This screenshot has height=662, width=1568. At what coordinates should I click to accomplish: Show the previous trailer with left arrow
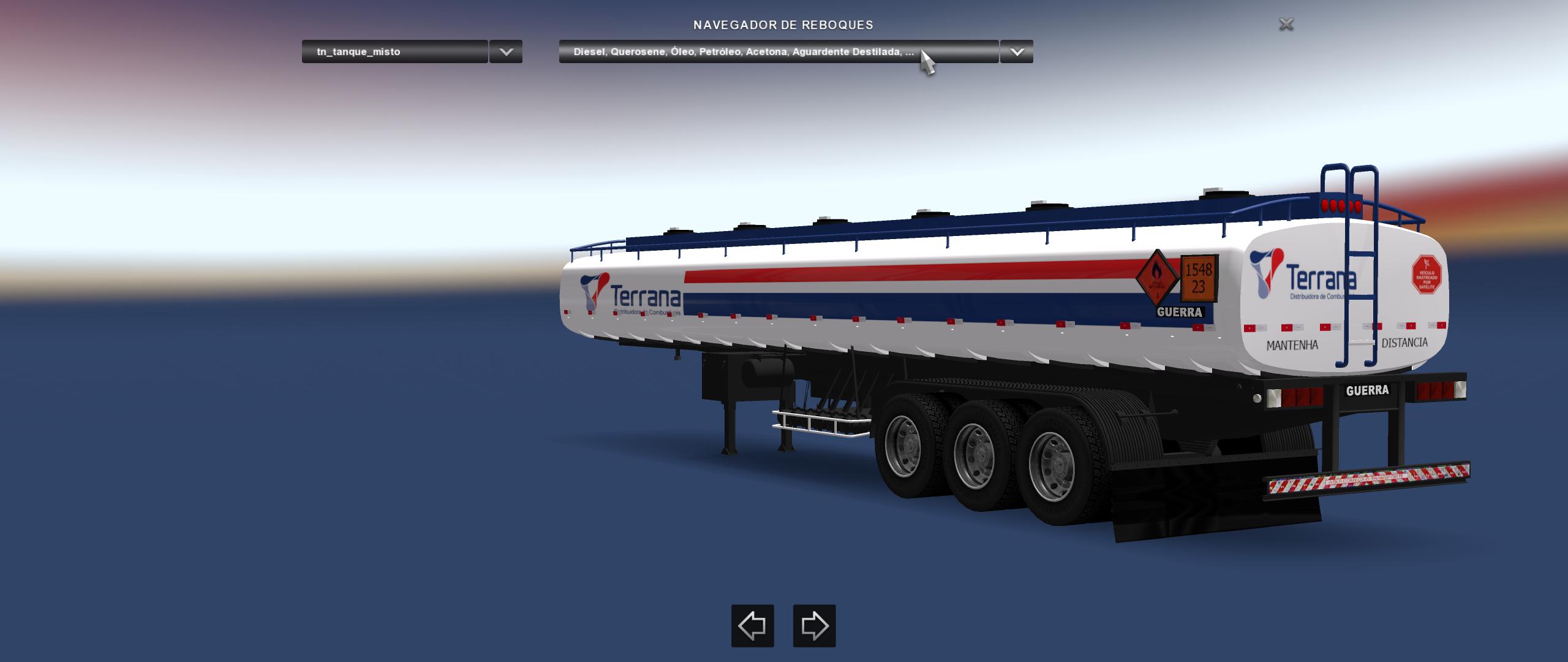click(x=752, y=626)
